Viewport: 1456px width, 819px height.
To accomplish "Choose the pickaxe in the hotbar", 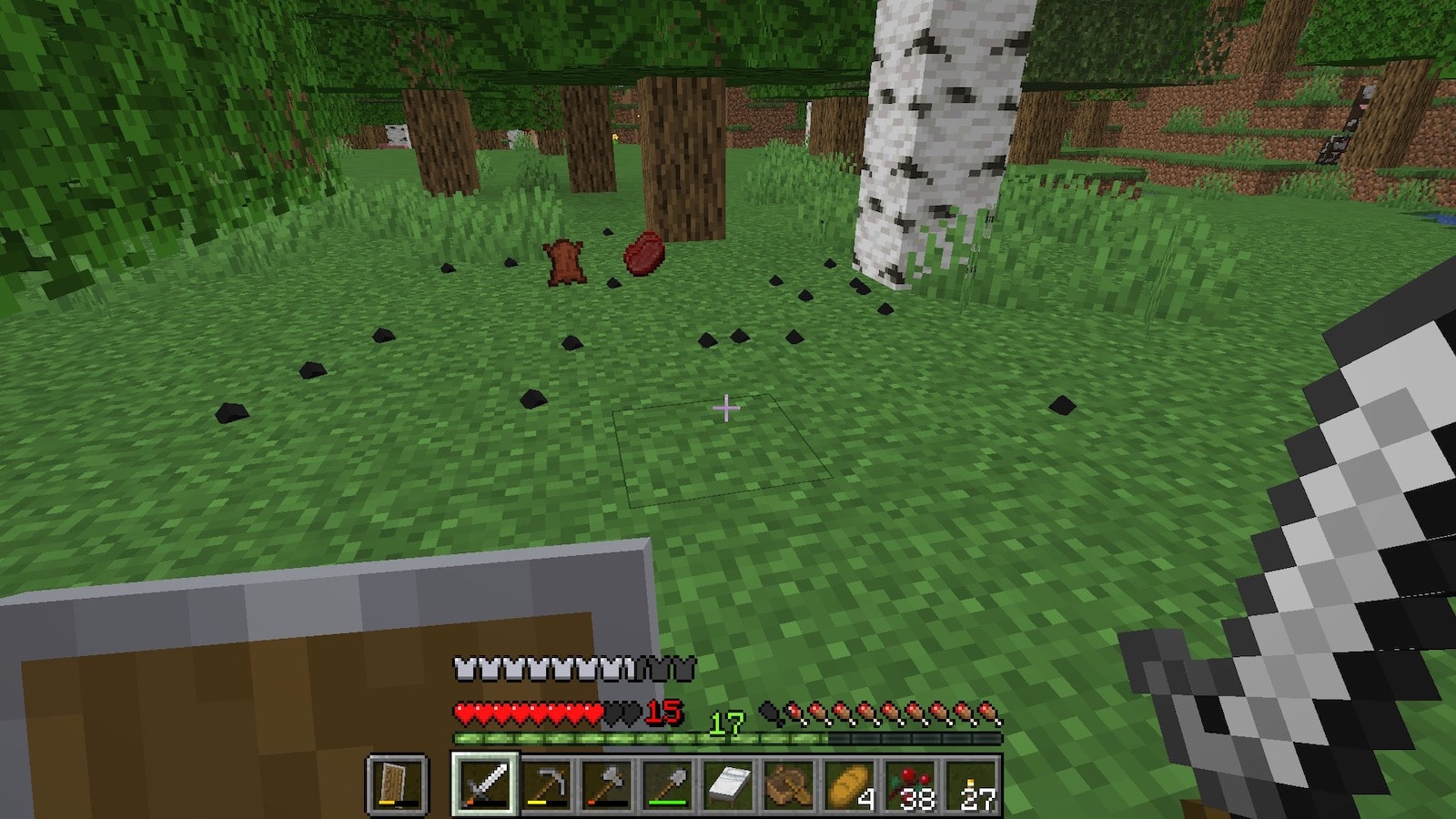I will [x=546, y=784].
